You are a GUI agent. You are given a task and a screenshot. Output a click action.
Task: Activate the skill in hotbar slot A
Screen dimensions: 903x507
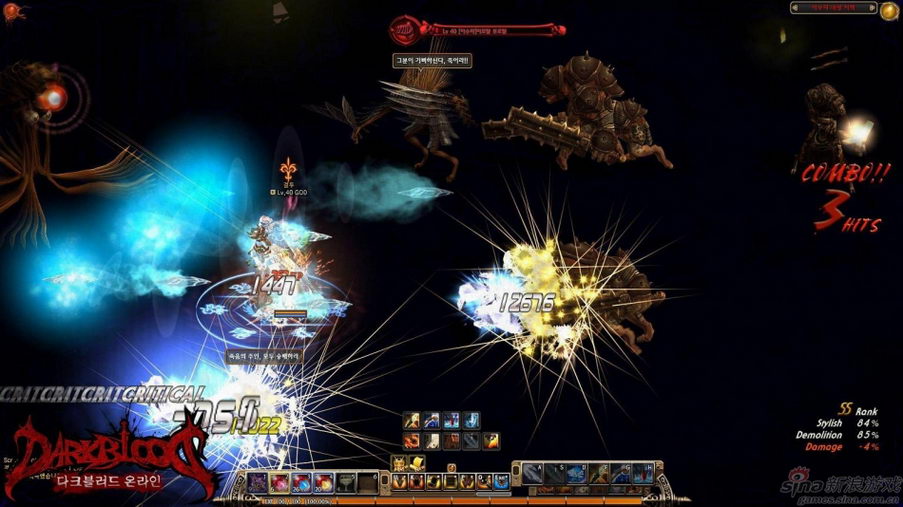533,473
